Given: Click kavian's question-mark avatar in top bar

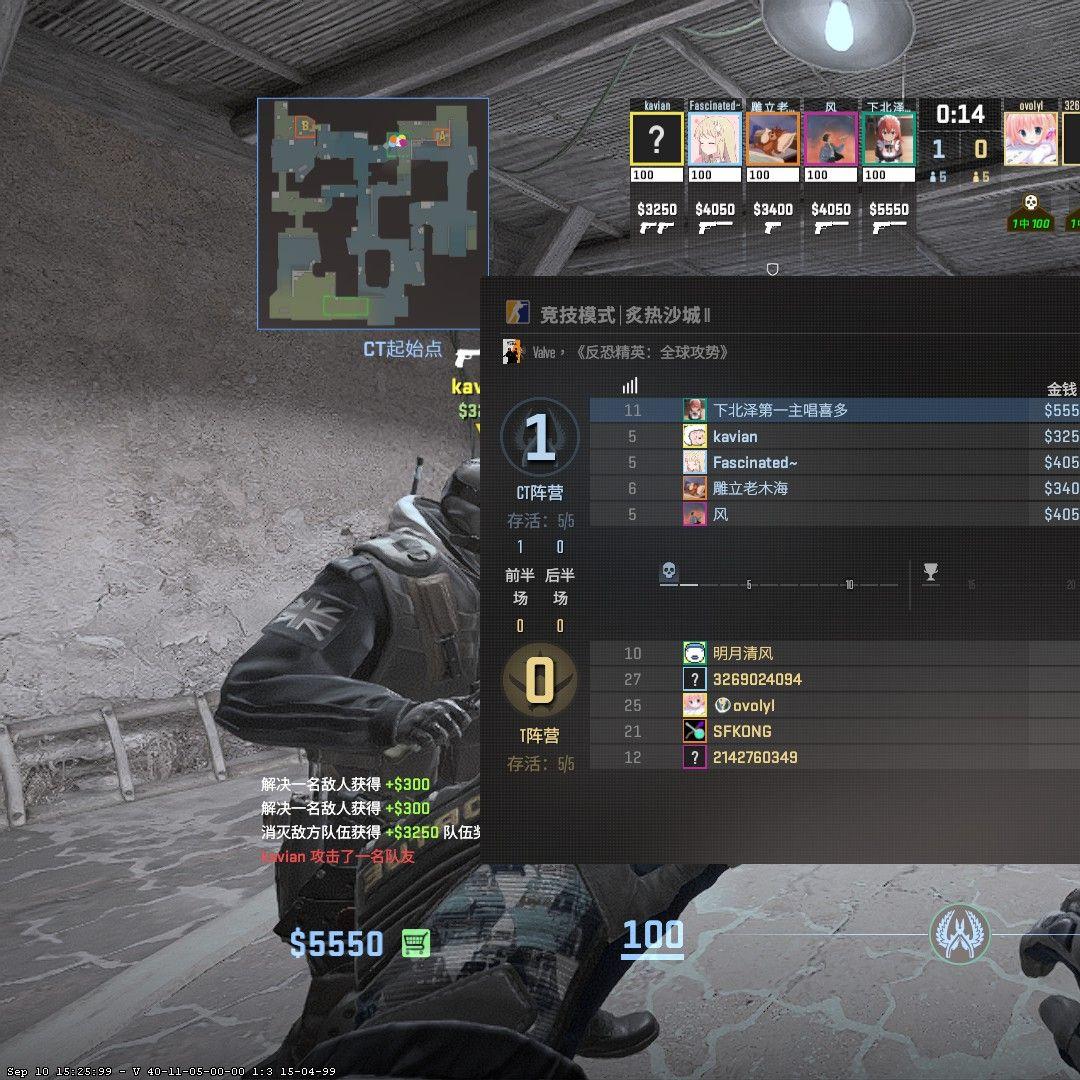Looking at the screenshot, I should click(656, 139).
